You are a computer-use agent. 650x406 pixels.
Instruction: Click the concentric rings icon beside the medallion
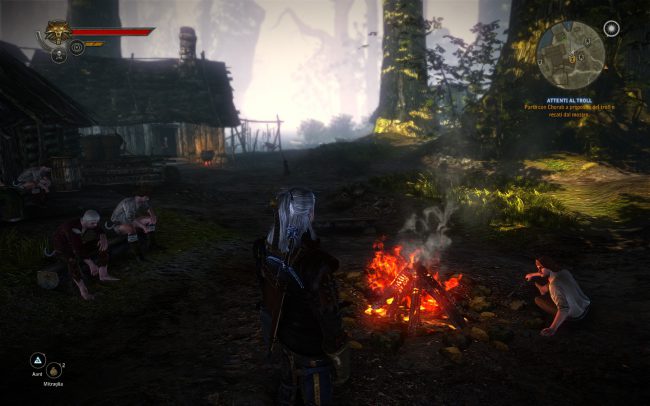pyautogui.click(x=76, y=48)
